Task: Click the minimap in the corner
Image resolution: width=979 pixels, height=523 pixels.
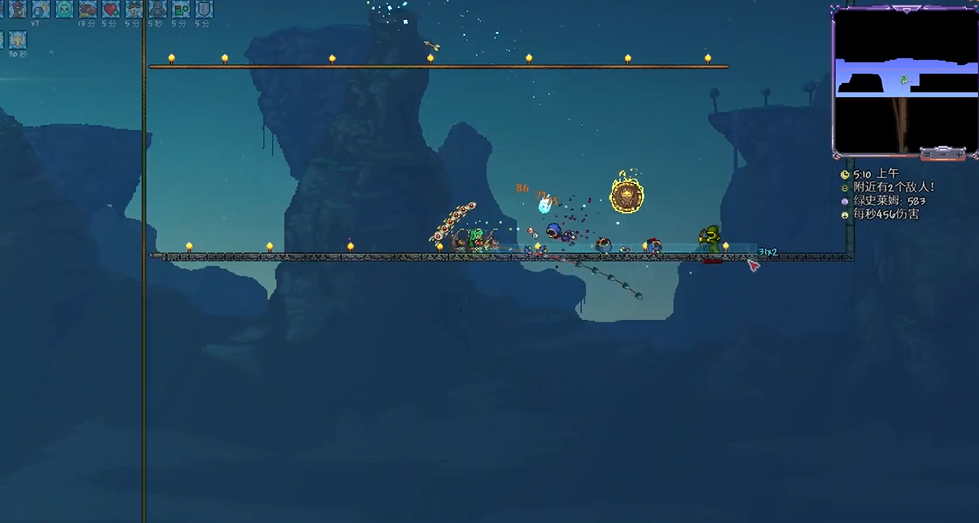Action: [904, 80]
